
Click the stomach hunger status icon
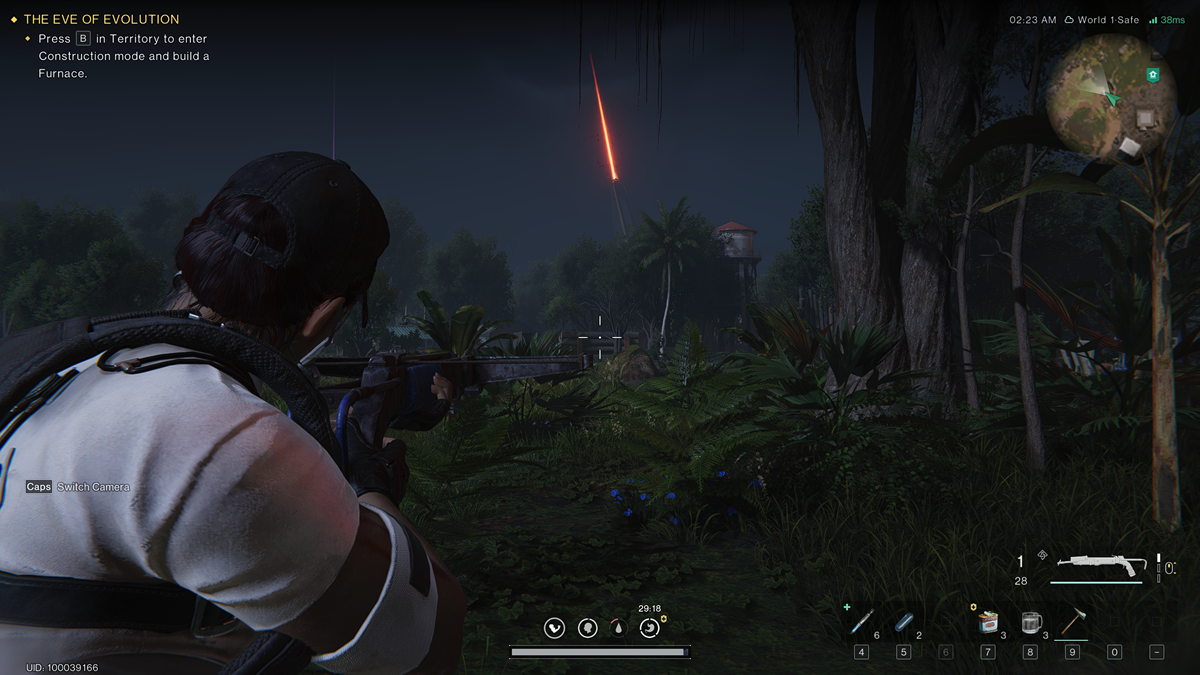[650, 627]
